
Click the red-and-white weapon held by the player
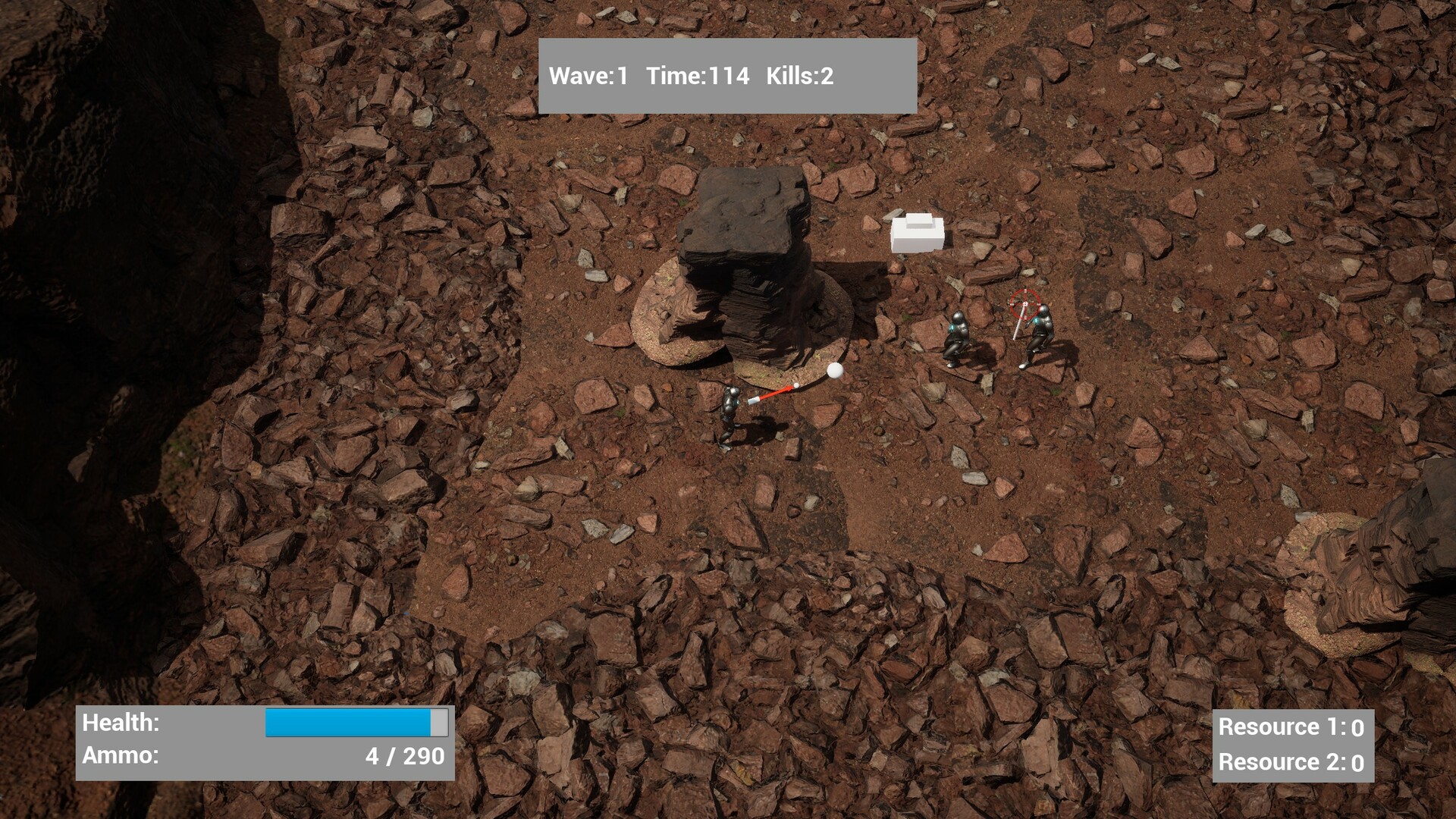tap(773, 394)
